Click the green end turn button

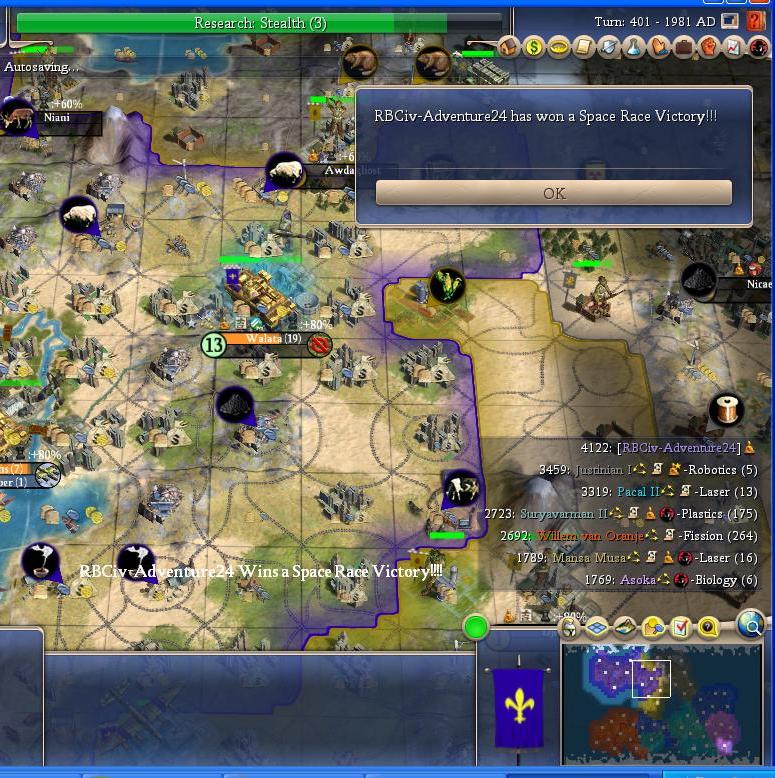coord(476,628)
